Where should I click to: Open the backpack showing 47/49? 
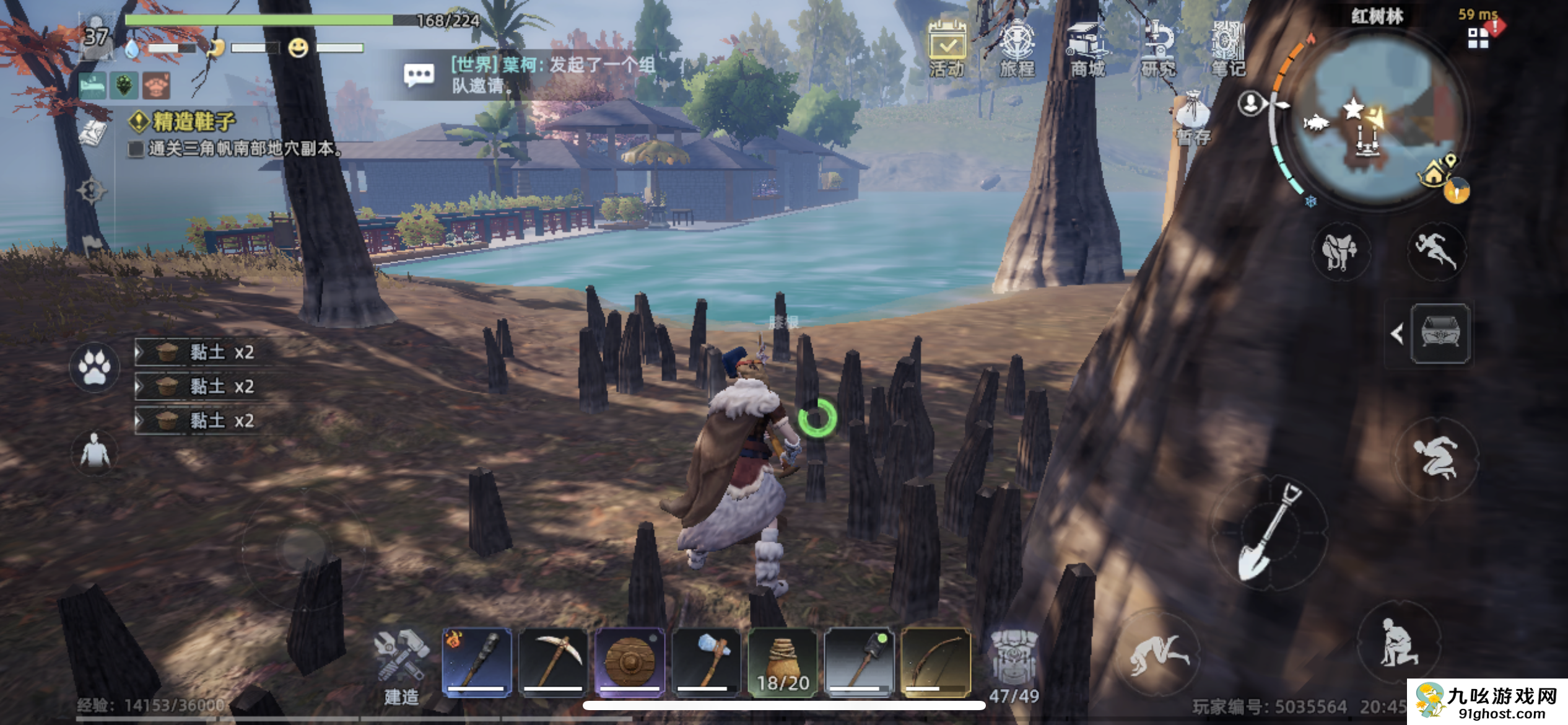tap(1014, 666)
